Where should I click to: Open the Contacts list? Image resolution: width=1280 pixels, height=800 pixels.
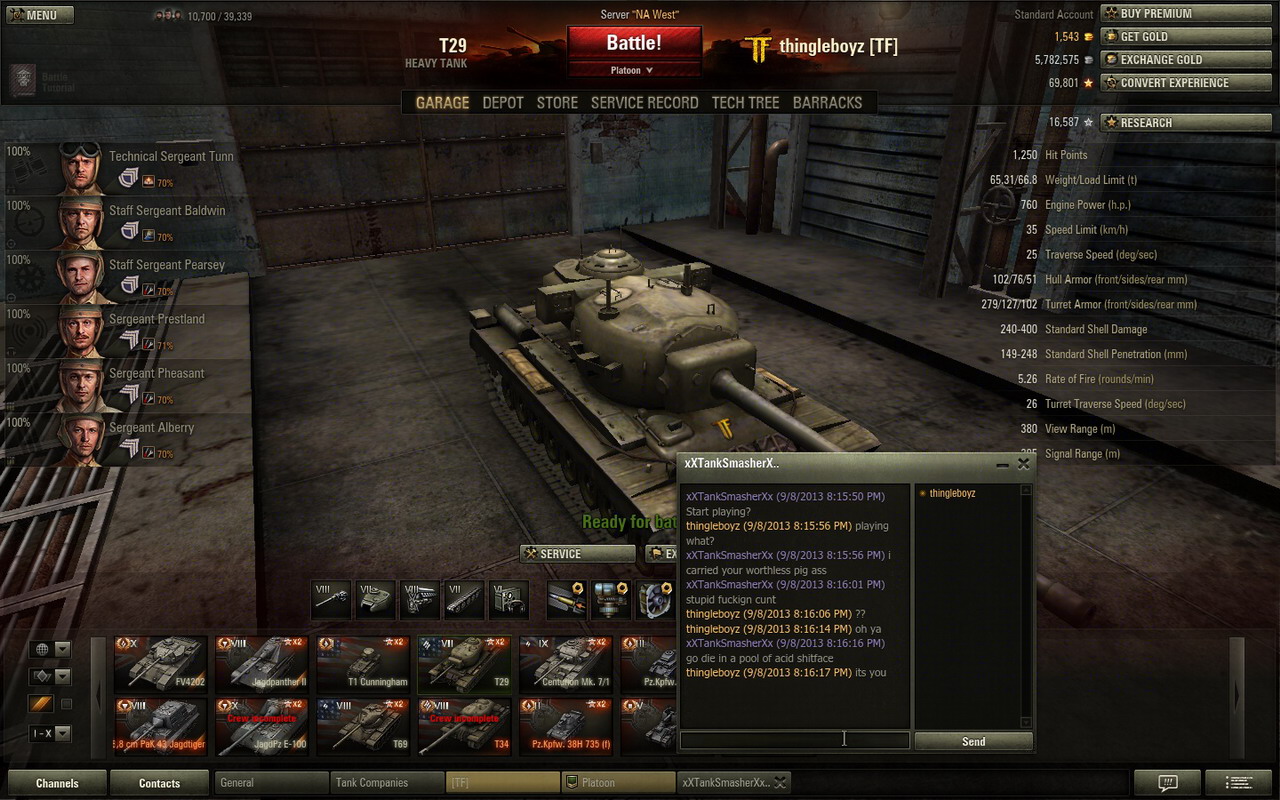[159, 783]
